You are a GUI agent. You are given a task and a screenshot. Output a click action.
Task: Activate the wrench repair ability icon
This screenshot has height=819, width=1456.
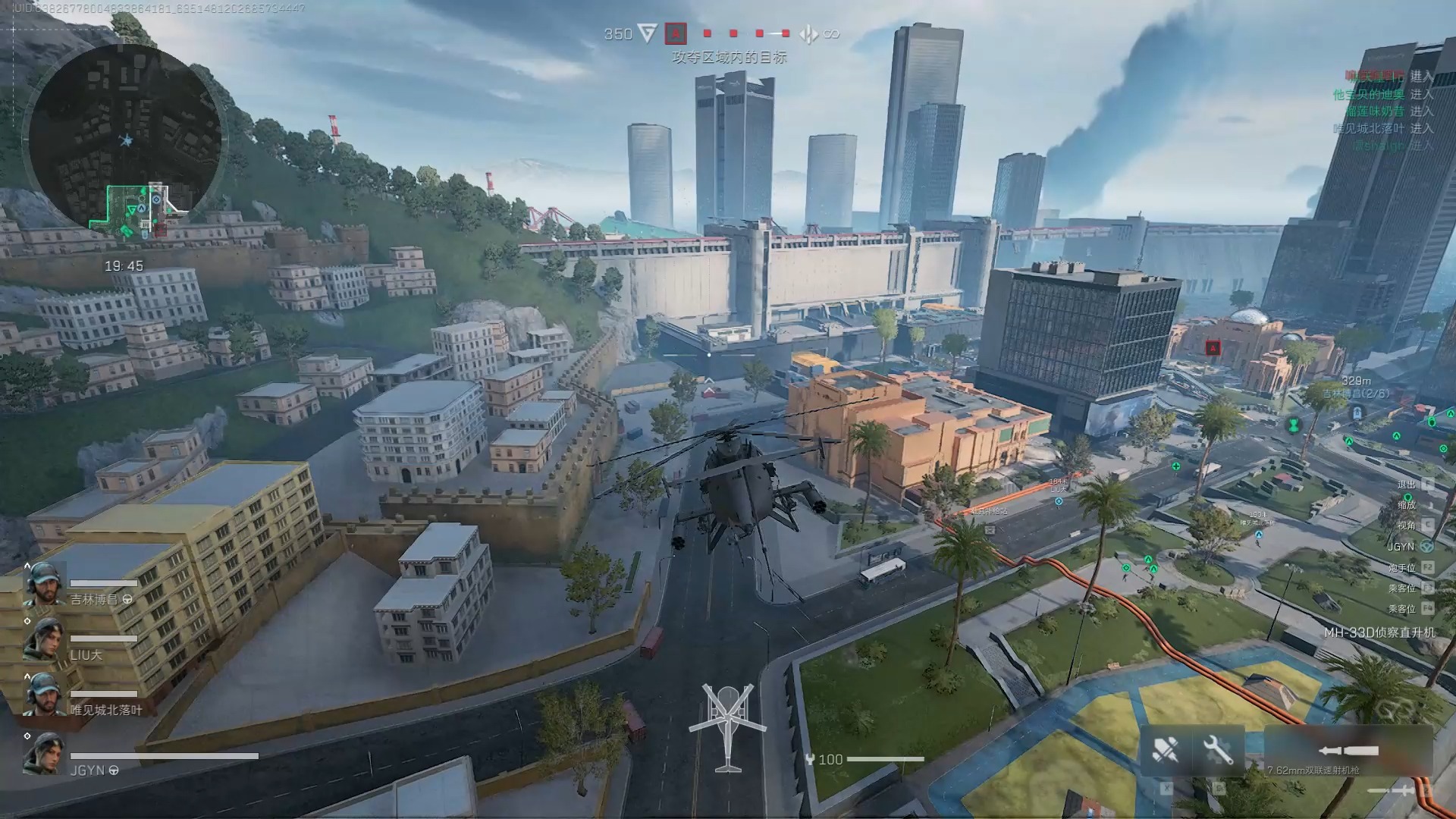pyautogui.click(x=1217, y=751)
